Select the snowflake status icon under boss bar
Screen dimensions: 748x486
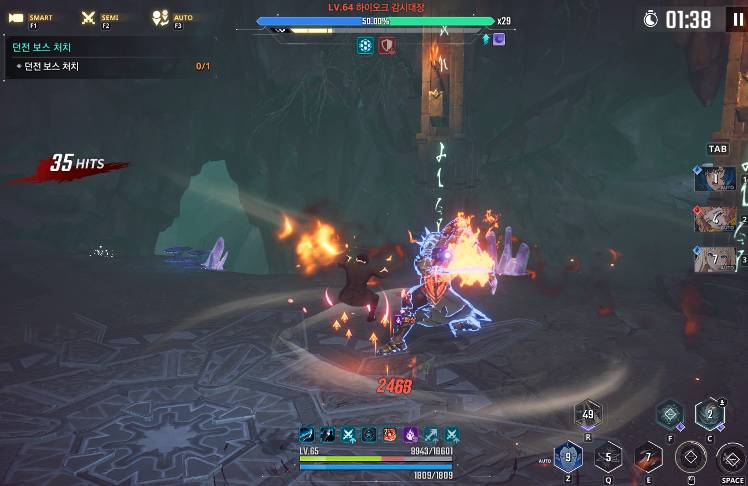(x=366, y=45)
